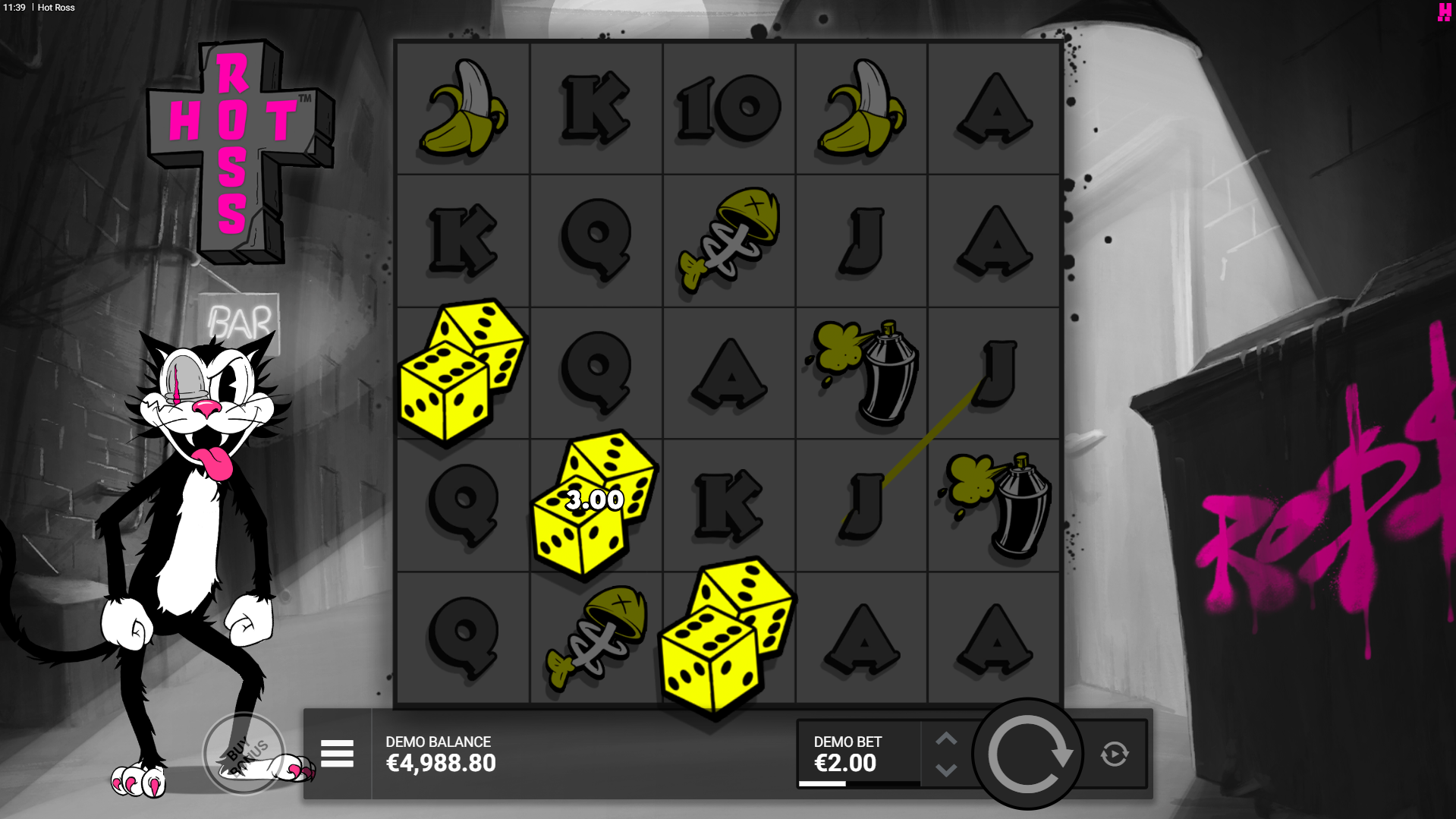This screenshot has height=819, width=1456.
Task: Click the pink Hacksaw logo icon
Action: click(1444, 12)
